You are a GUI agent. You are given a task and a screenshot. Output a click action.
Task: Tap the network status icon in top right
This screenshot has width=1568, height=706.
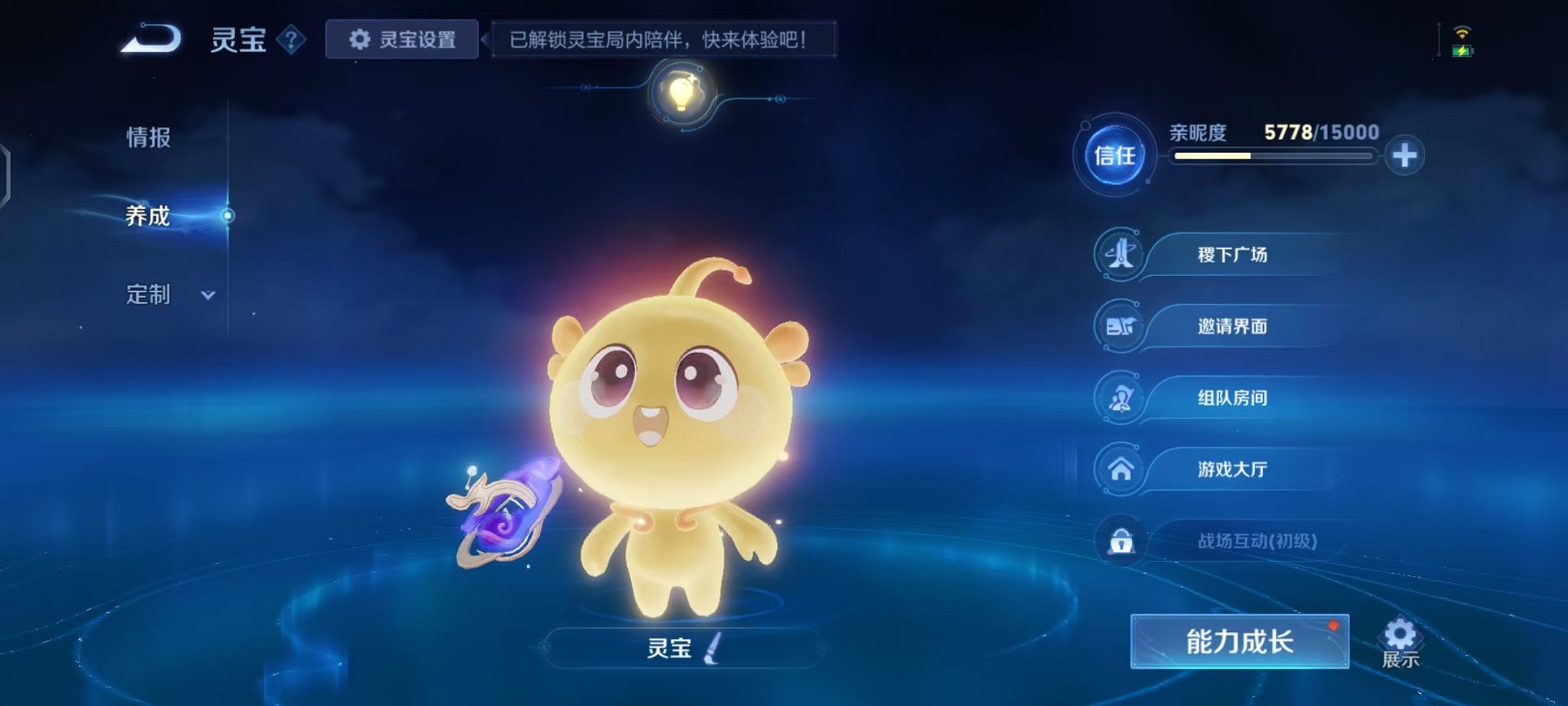[1463, 33]
